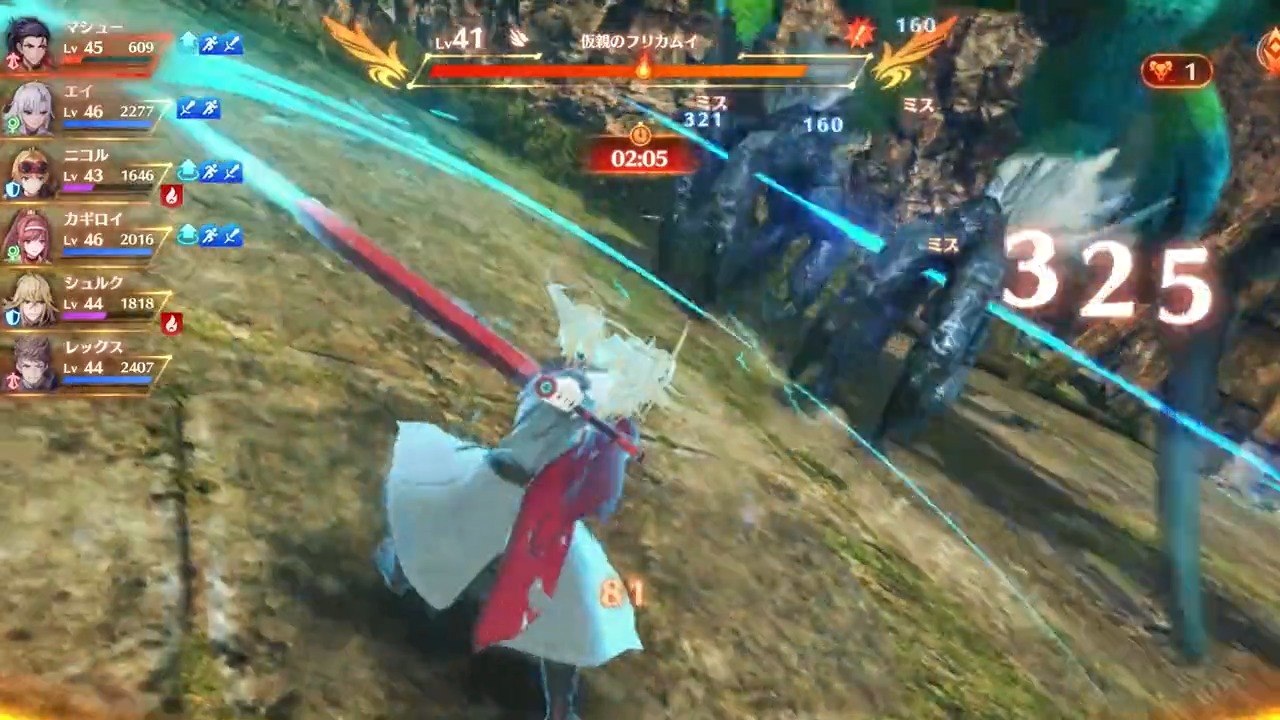The width and height of the screenshot is (1280, 720).
Task: Select the 仮親のフリカムイ enemy nameplate
Action: 640,42
